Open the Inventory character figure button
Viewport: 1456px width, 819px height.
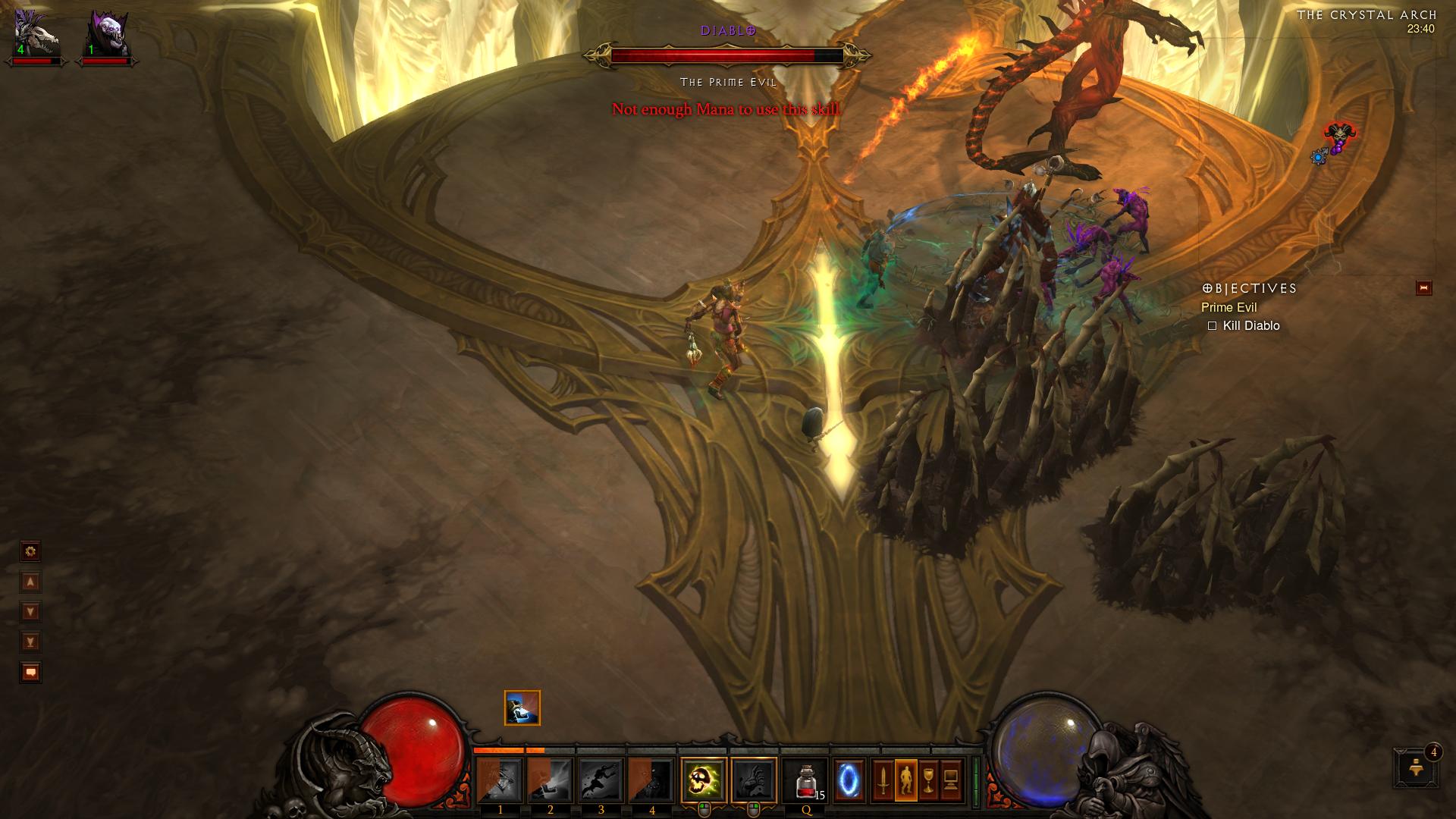(x=906, y=780)
